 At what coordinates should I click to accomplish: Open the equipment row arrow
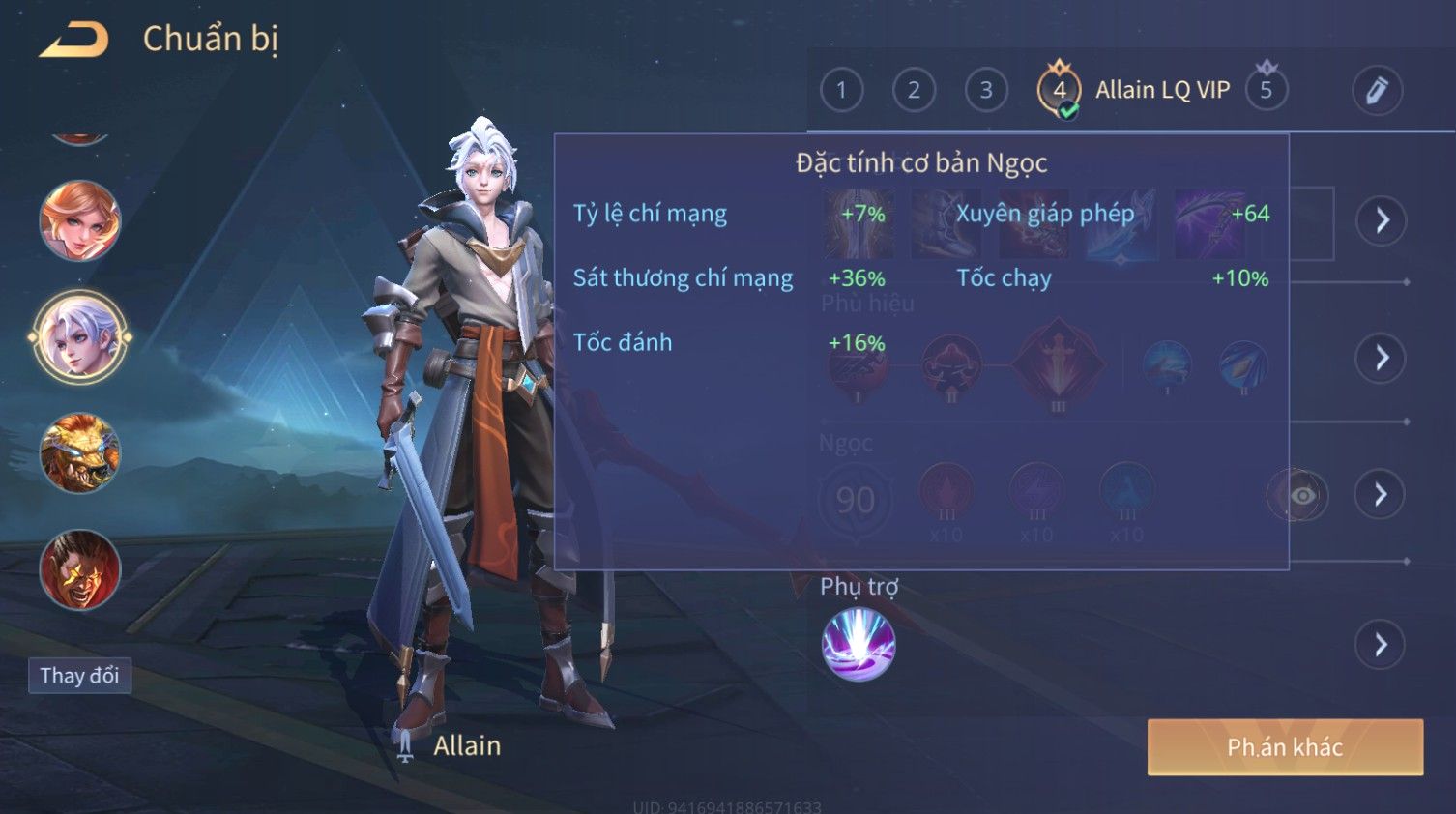pos(1381,221)
